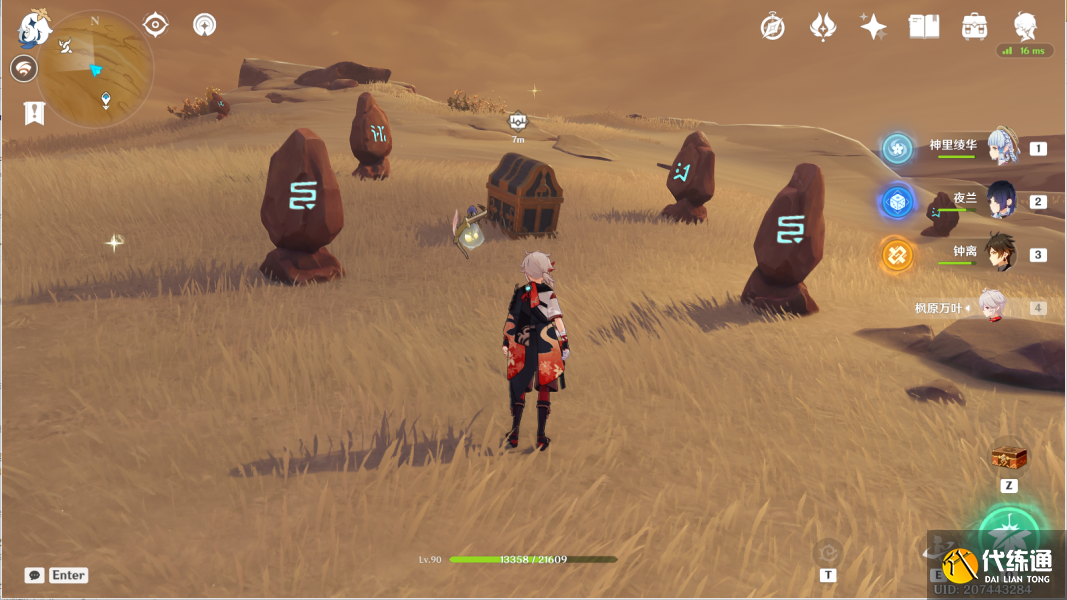Open the Wish screen with winged icon
Image resolution: width=1067 pixels, height=600 pixels.
[x=823, y=27]
